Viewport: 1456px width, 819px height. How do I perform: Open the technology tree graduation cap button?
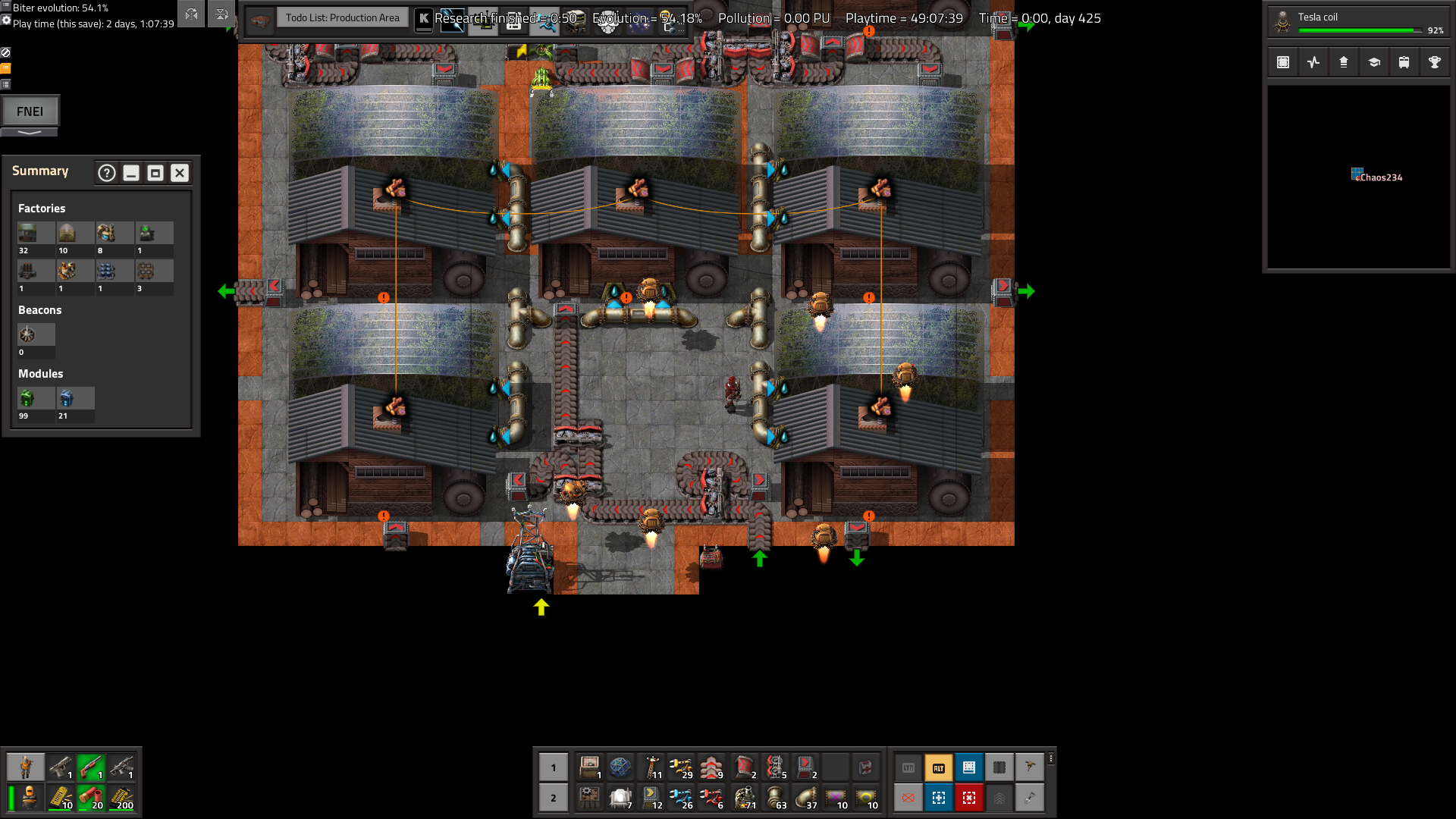pos(1374,62)
